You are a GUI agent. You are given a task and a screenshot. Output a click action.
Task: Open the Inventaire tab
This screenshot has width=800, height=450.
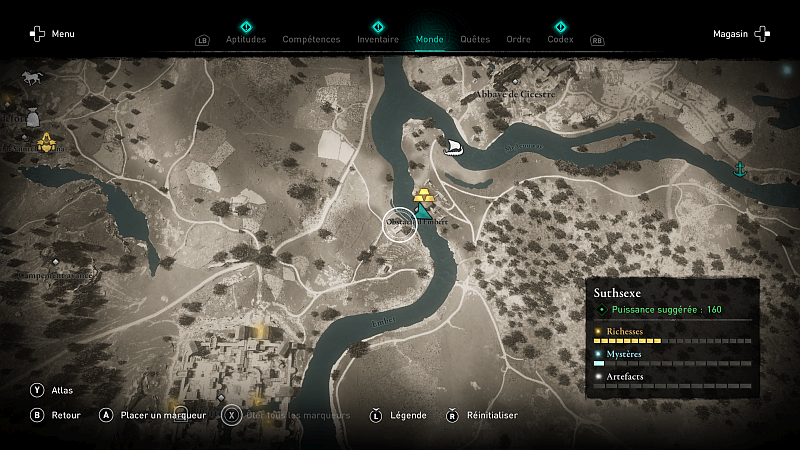(x=377, y=40)
